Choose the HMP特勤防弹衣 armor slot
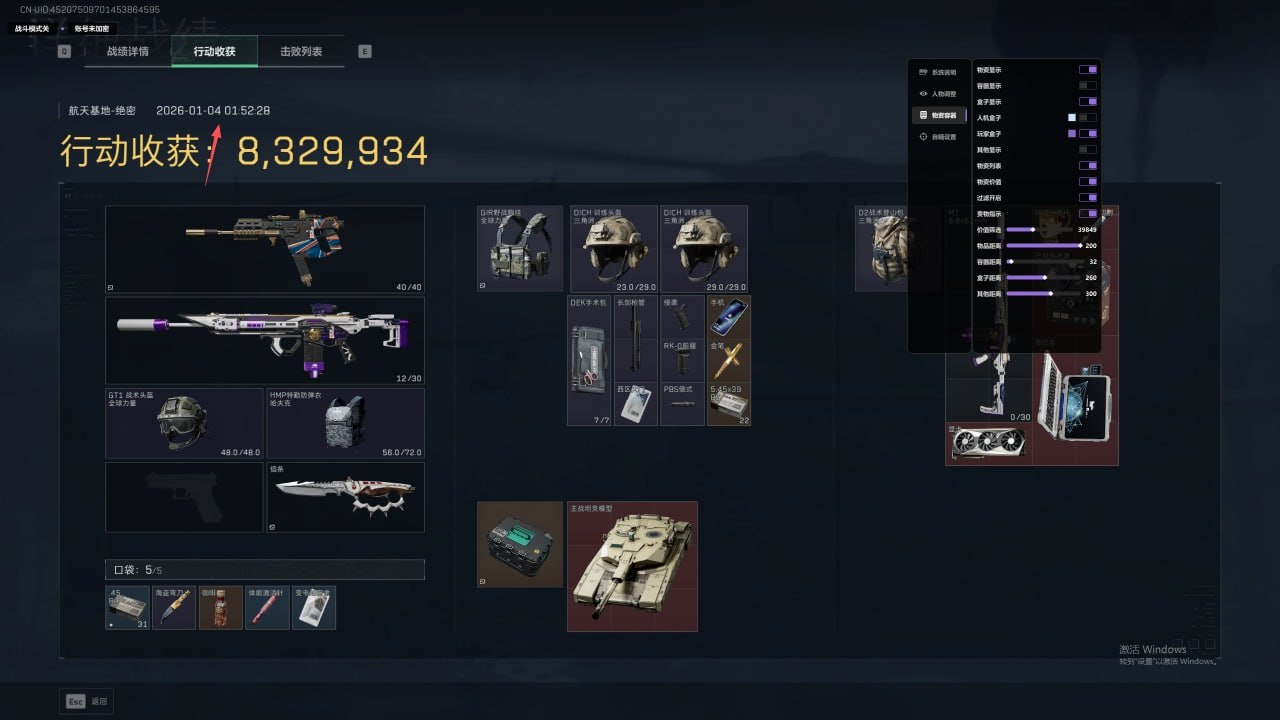 pyautogui.click(x=345, y=424)
